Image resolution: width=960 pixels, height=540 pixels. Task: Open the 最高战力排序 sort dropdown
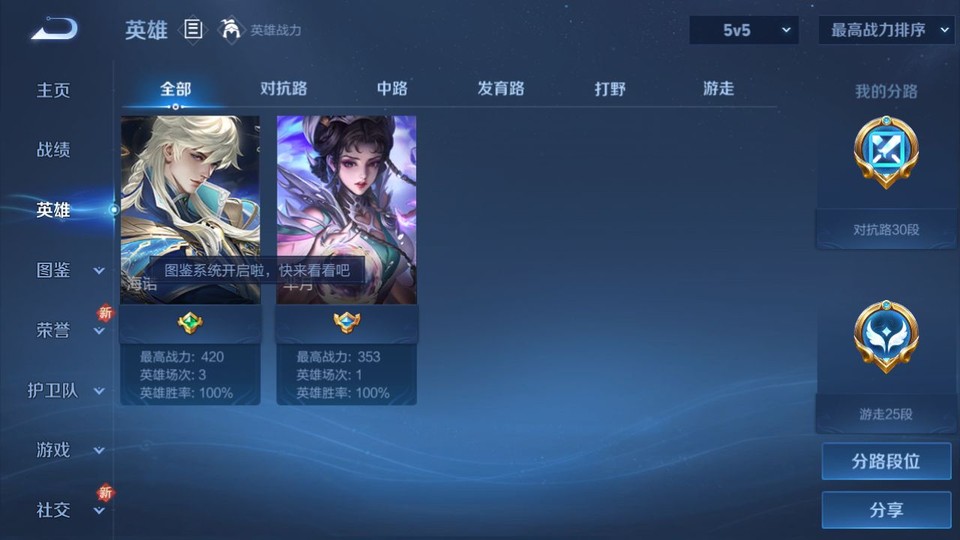click(x=886, y=30)
